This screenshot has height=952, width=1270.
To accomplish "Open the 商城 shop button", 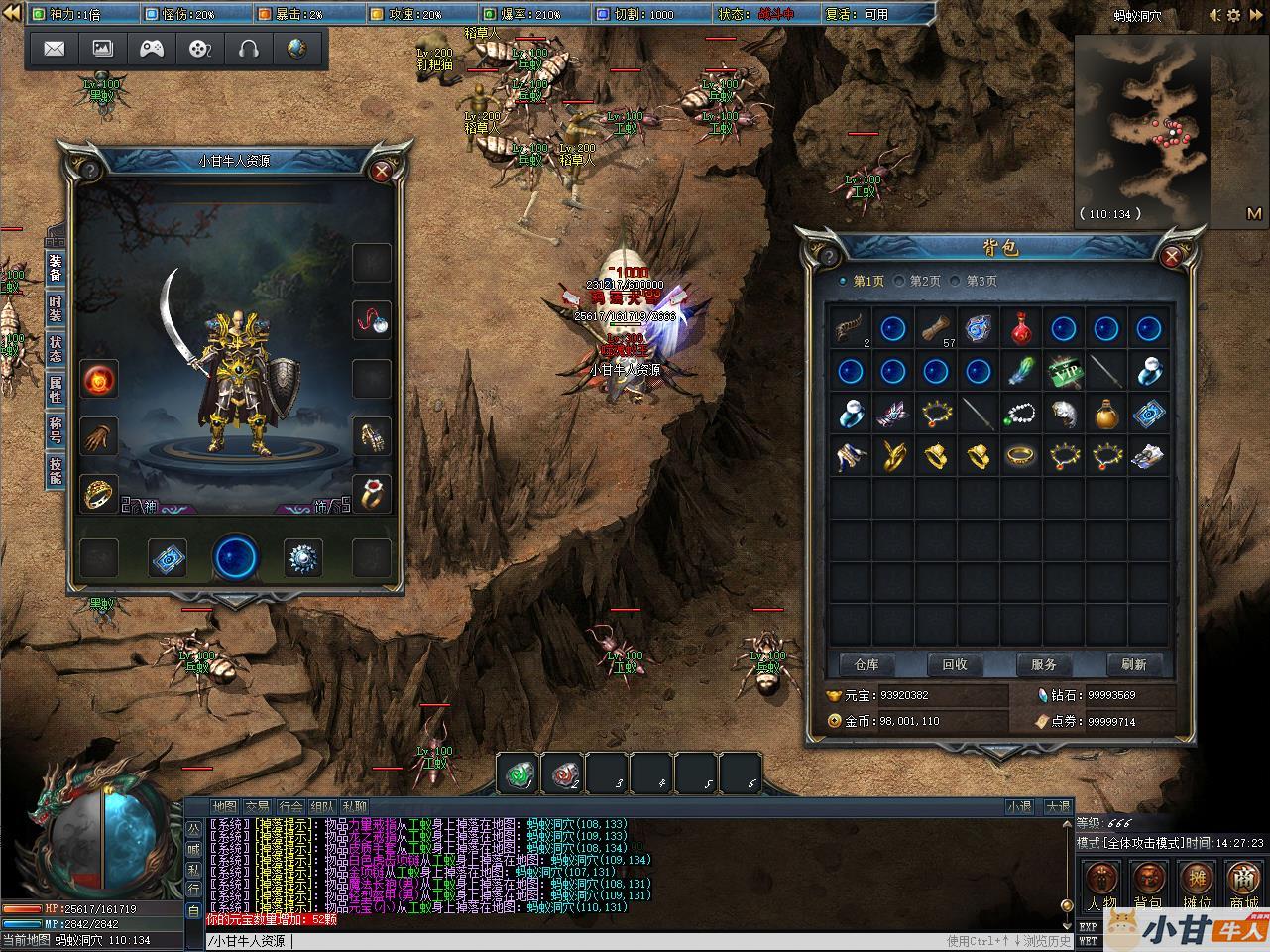I will tap(1242, 885).
